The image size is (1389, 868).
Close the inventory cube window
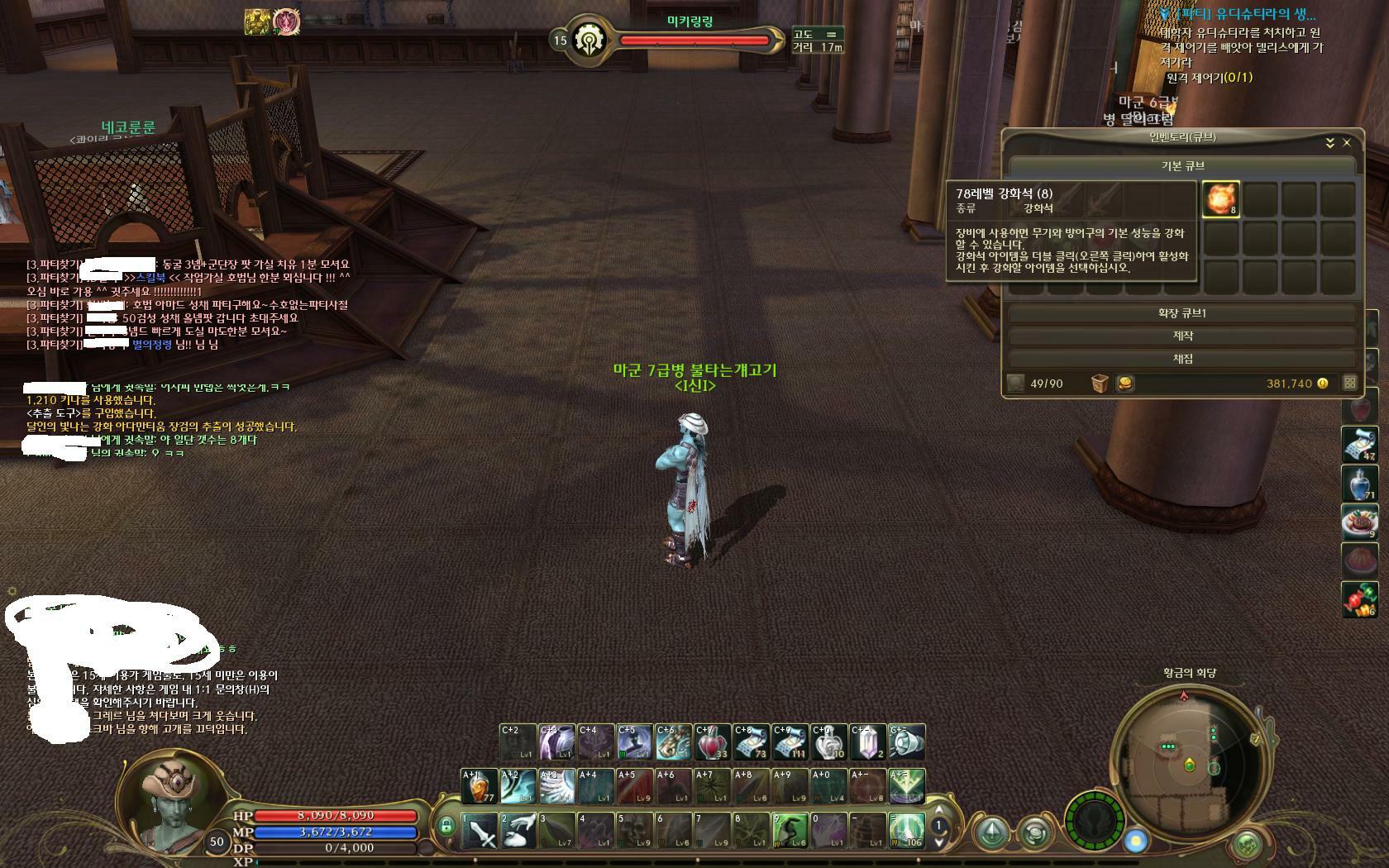(1347, 143)
